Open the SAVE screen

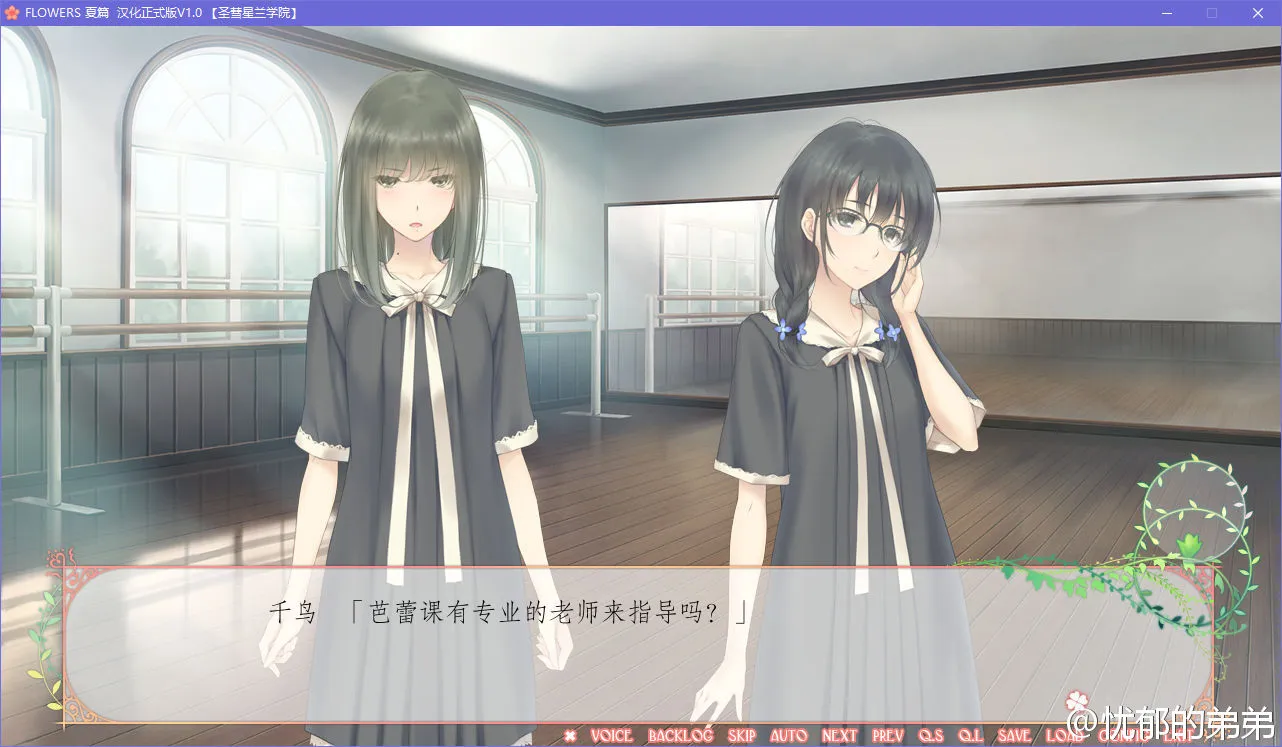point(1012,736)
